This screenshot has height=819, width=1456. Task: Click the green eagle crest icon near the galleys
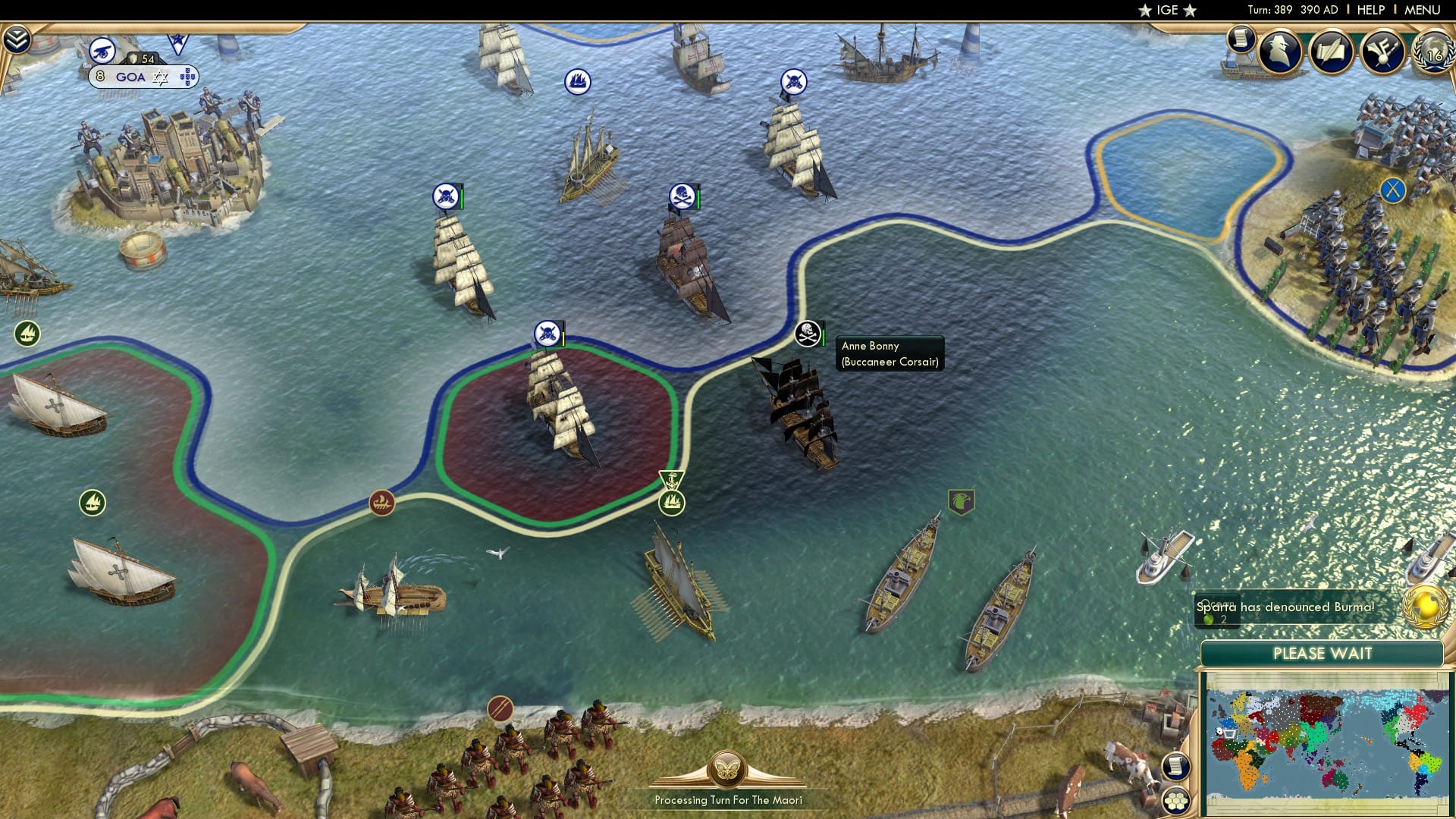(x=962, y=500)
